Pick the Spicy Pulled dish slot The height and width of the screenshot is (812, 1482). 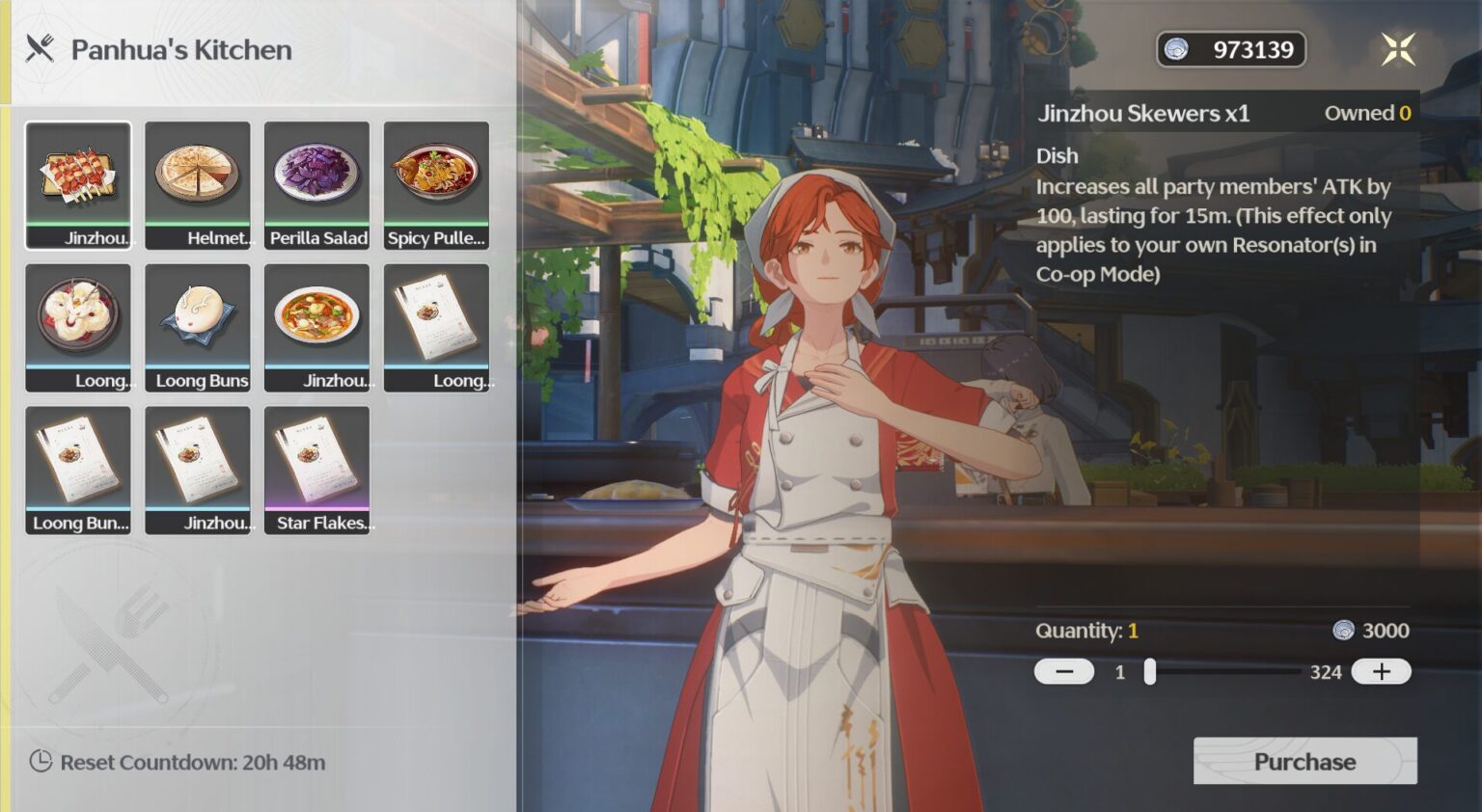click(436, 184)
